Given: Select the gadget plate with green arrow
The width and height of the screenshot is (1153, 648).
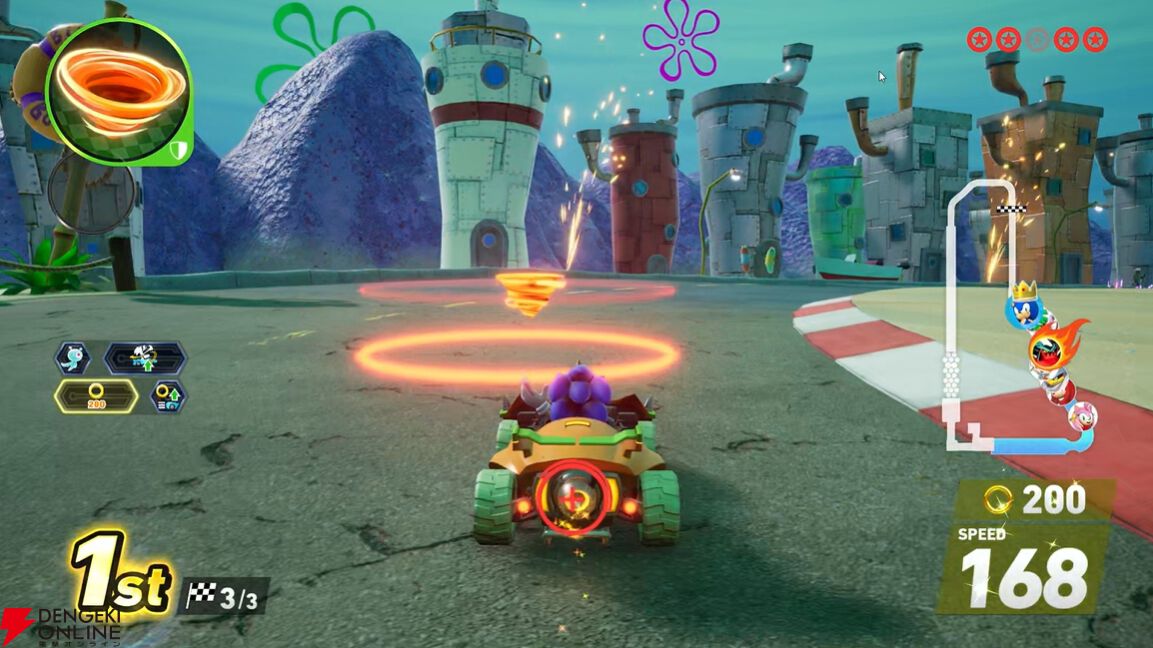Looking at the screenshot, I should coord(145,358).
